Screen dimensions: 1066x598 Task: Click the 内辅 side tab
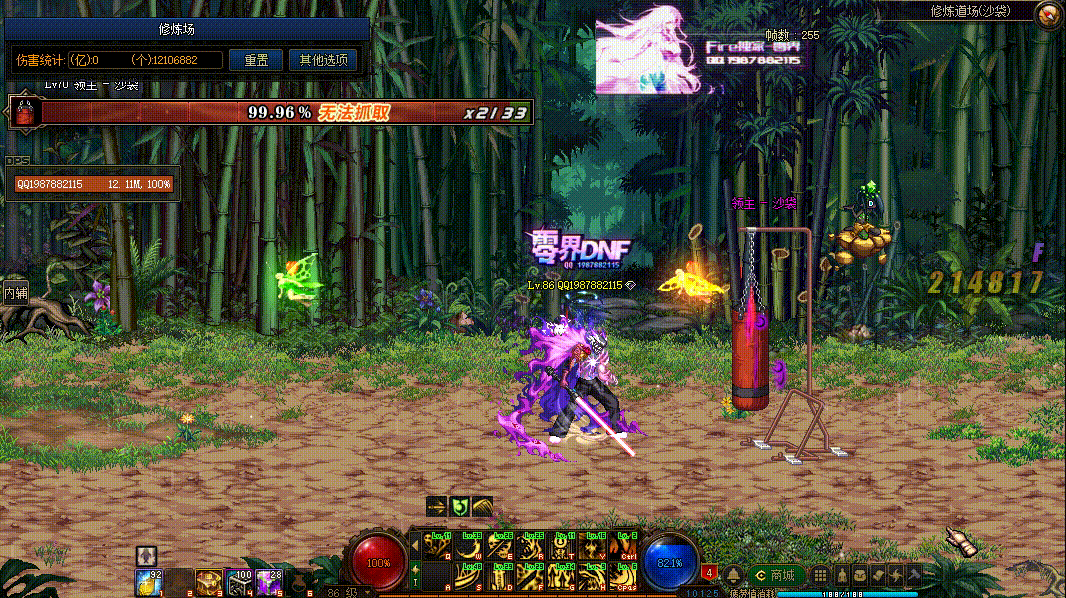coord(15,293)
